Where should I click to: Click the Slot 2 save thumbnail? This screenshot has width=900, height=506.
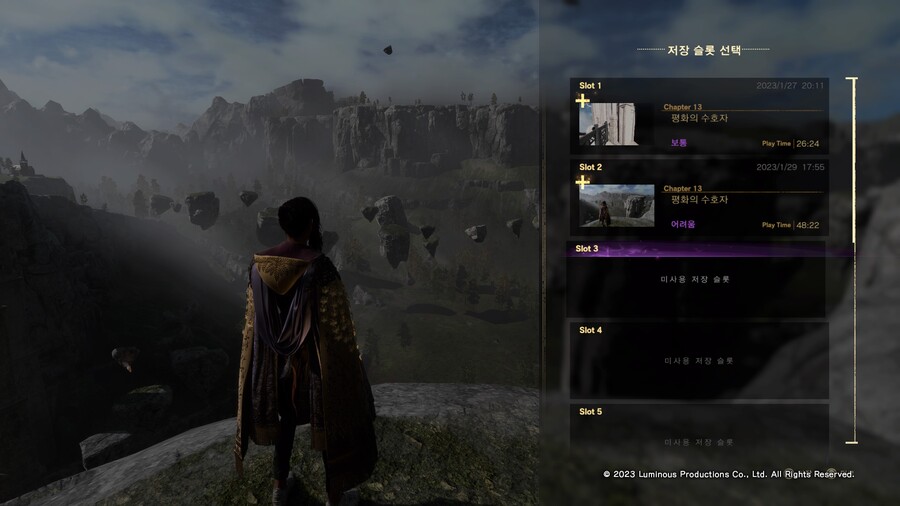[616, 205]
